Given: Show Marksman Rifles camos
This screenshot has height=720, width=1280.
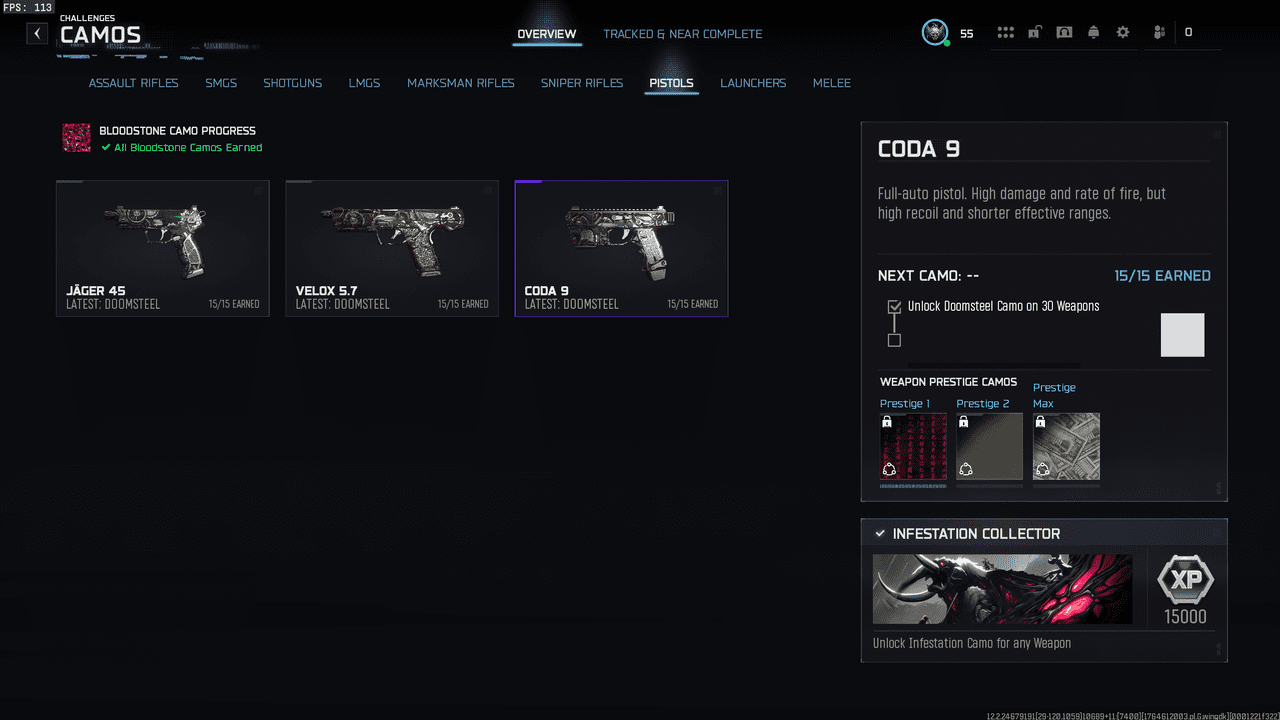Looking at the screenshot, I should 460,83.
